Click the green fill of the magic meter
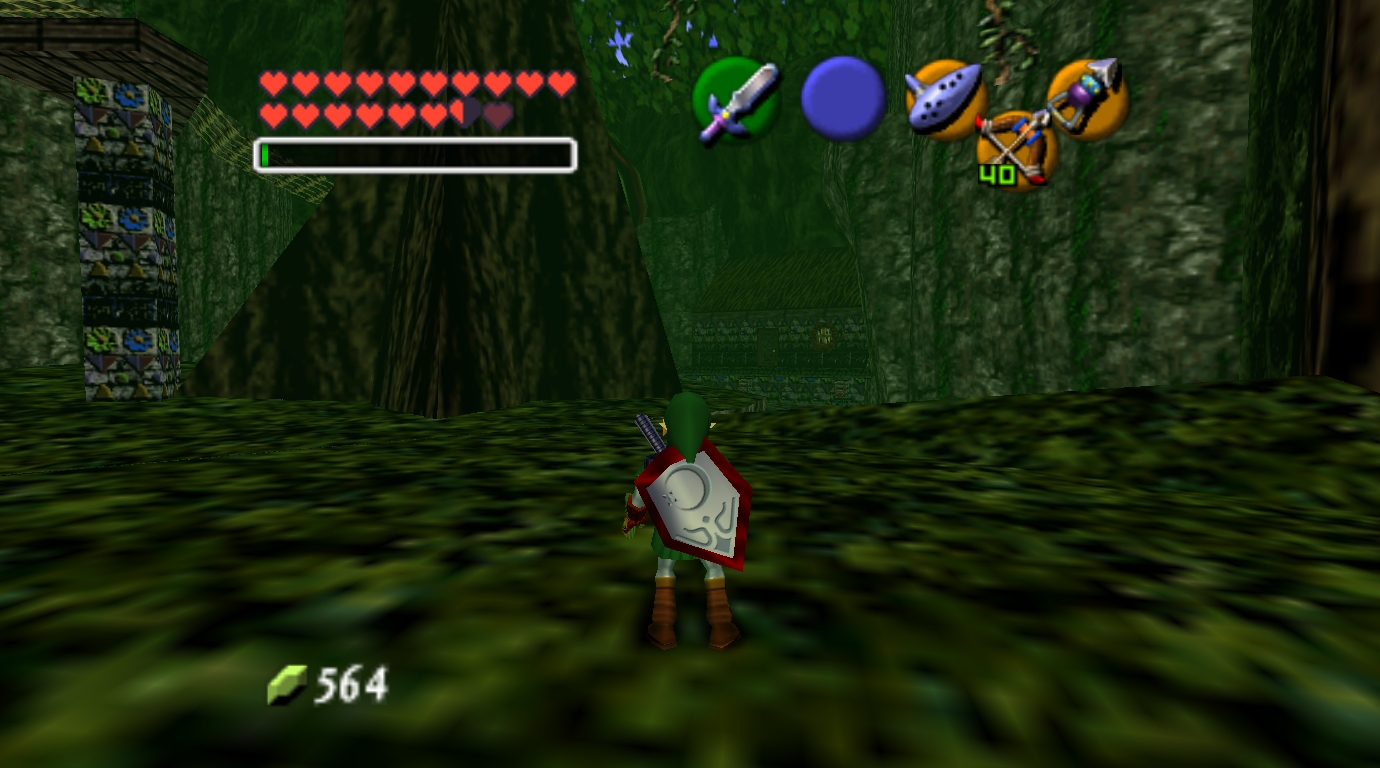The width and height of the screenshot is (1380, 768). pos(266,156)
